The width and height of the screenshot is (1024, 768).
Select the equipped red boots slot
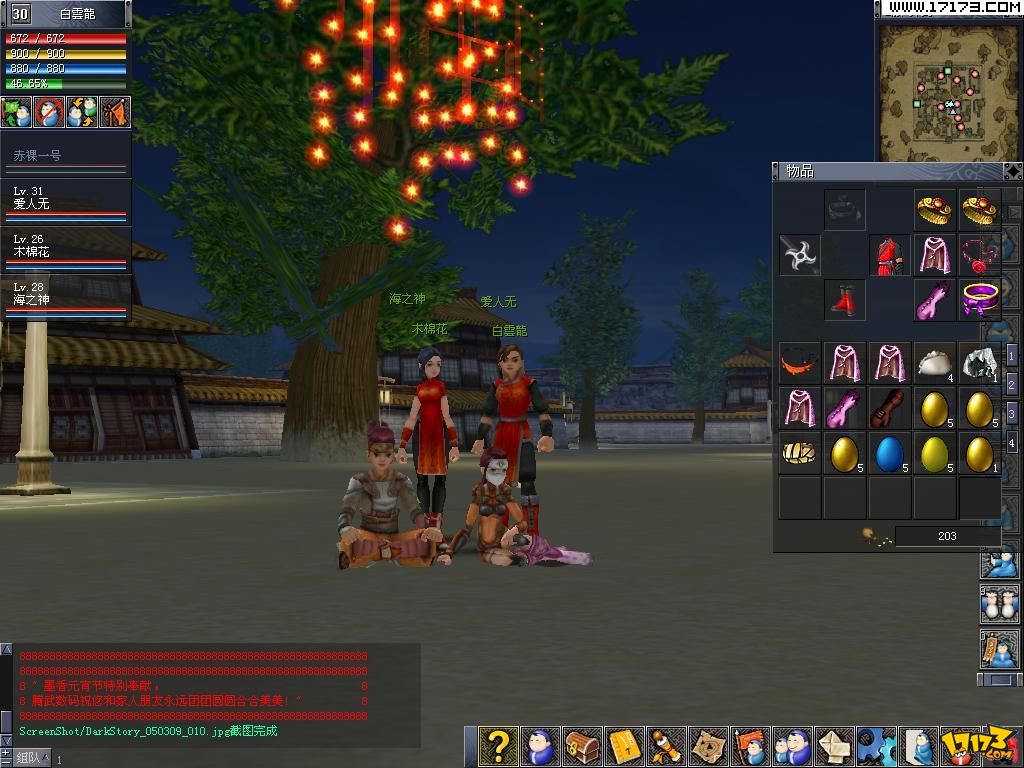pyautogui.click(x=845, y=299)
